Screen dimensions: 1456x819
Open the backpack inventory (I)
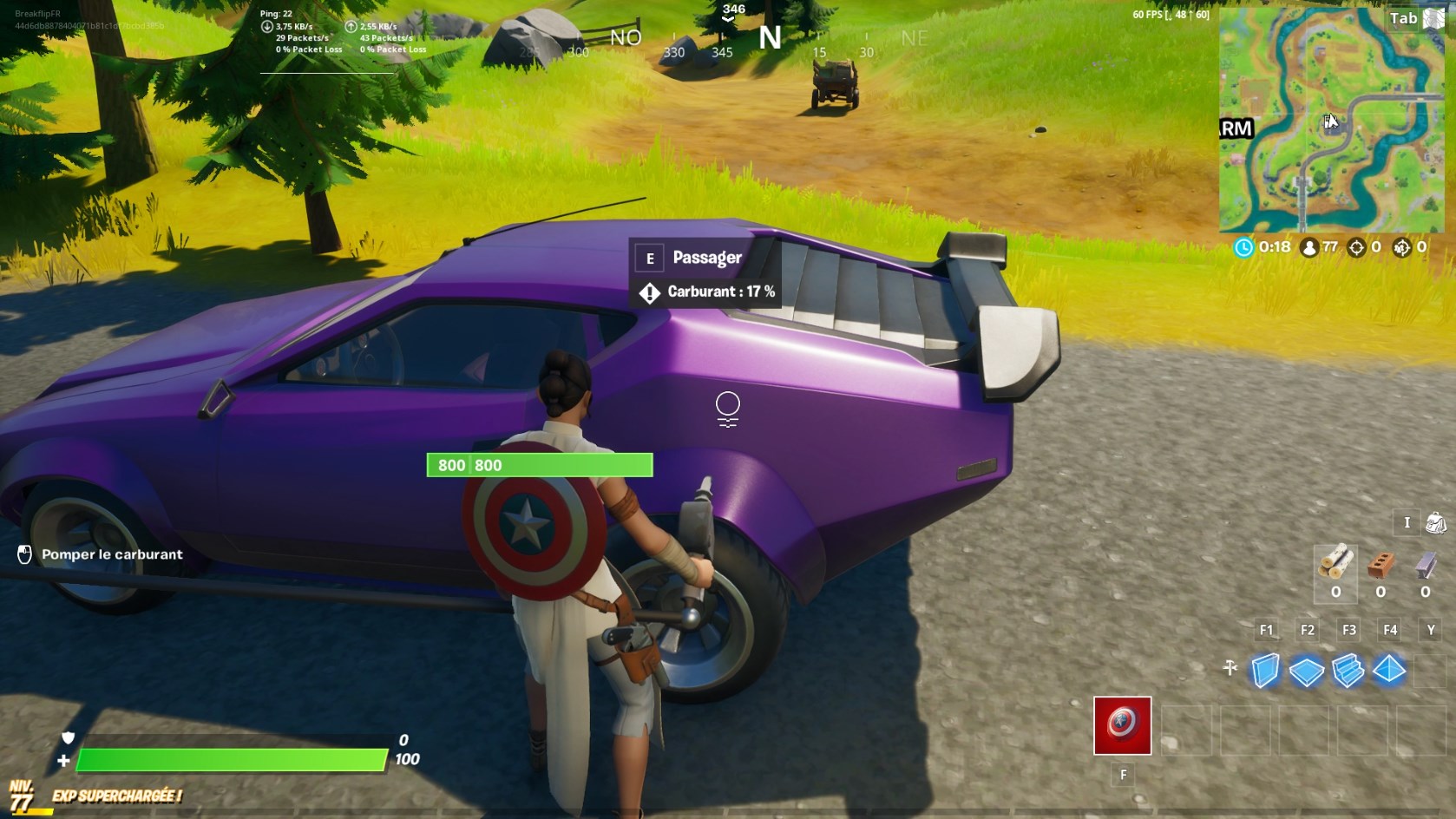point(1433,523)
